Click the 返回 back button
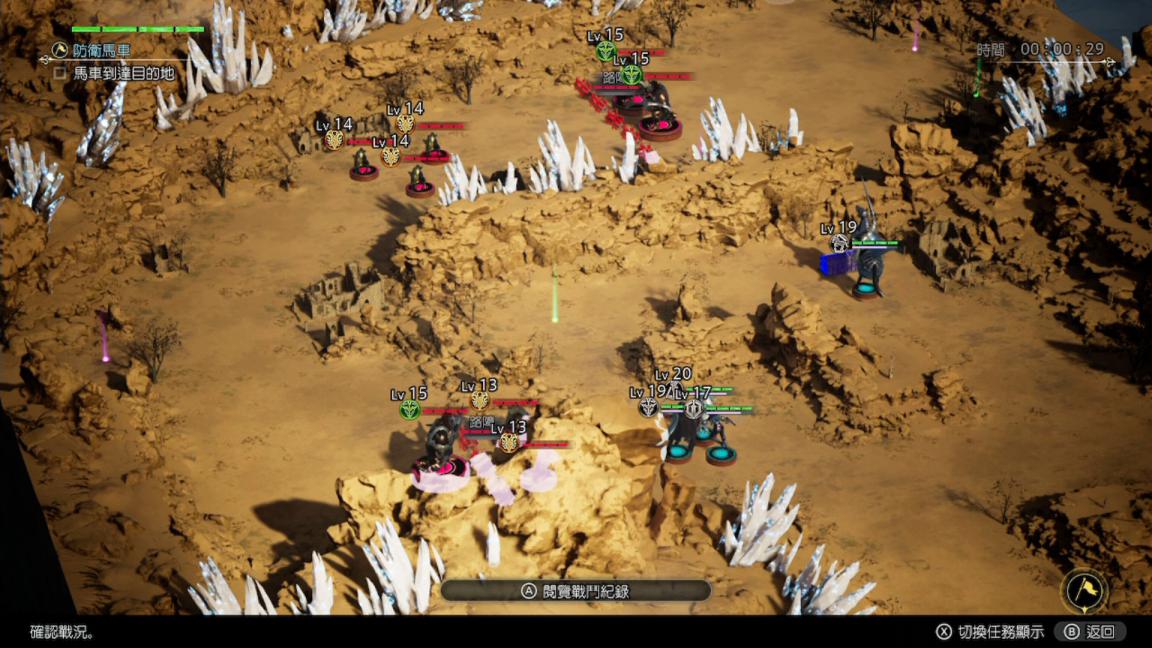1152x648 pixels. click(x=1090, y=631)
